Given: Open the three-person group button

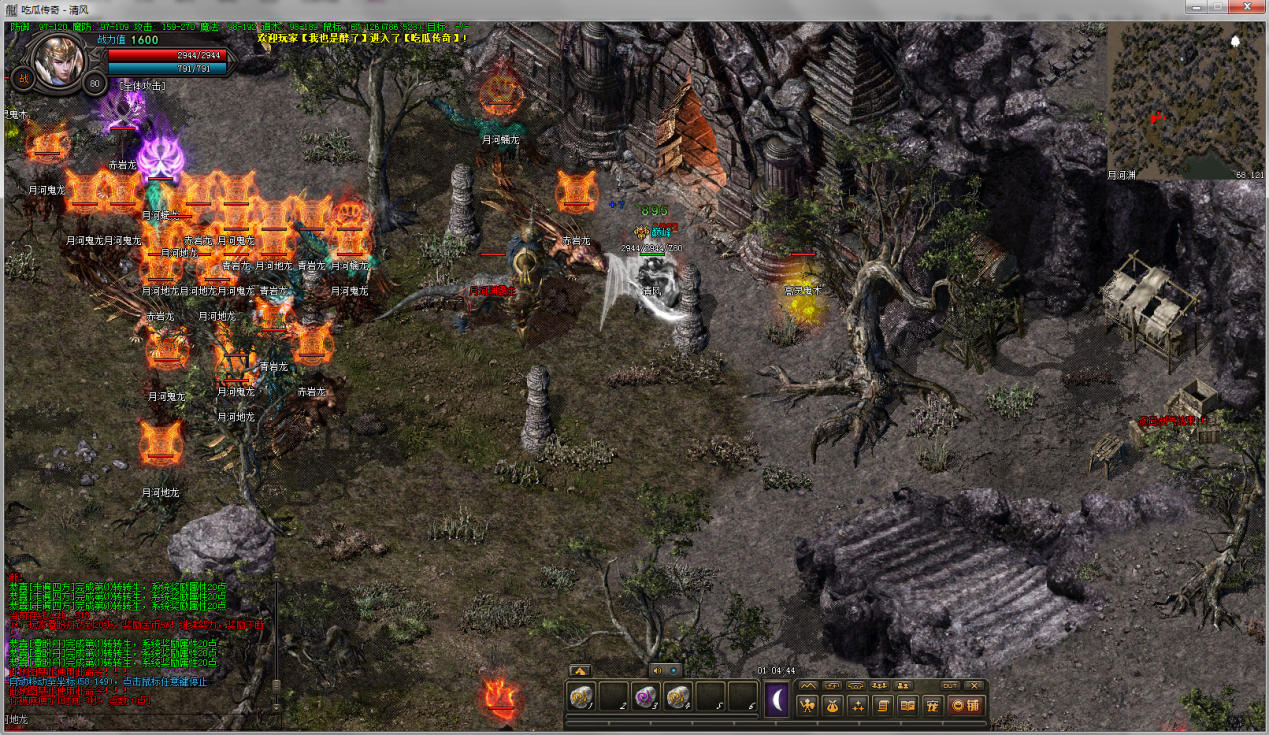Looking at the screenshot, I should click(880, 685).
